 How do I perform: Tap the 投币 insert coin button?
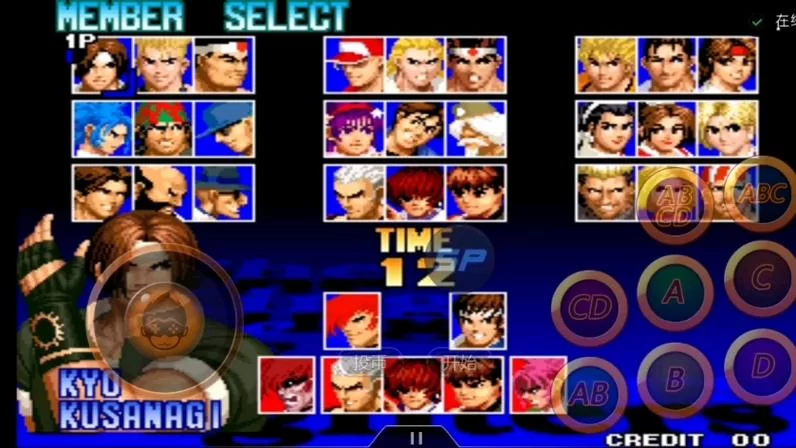tap(365, 361)
